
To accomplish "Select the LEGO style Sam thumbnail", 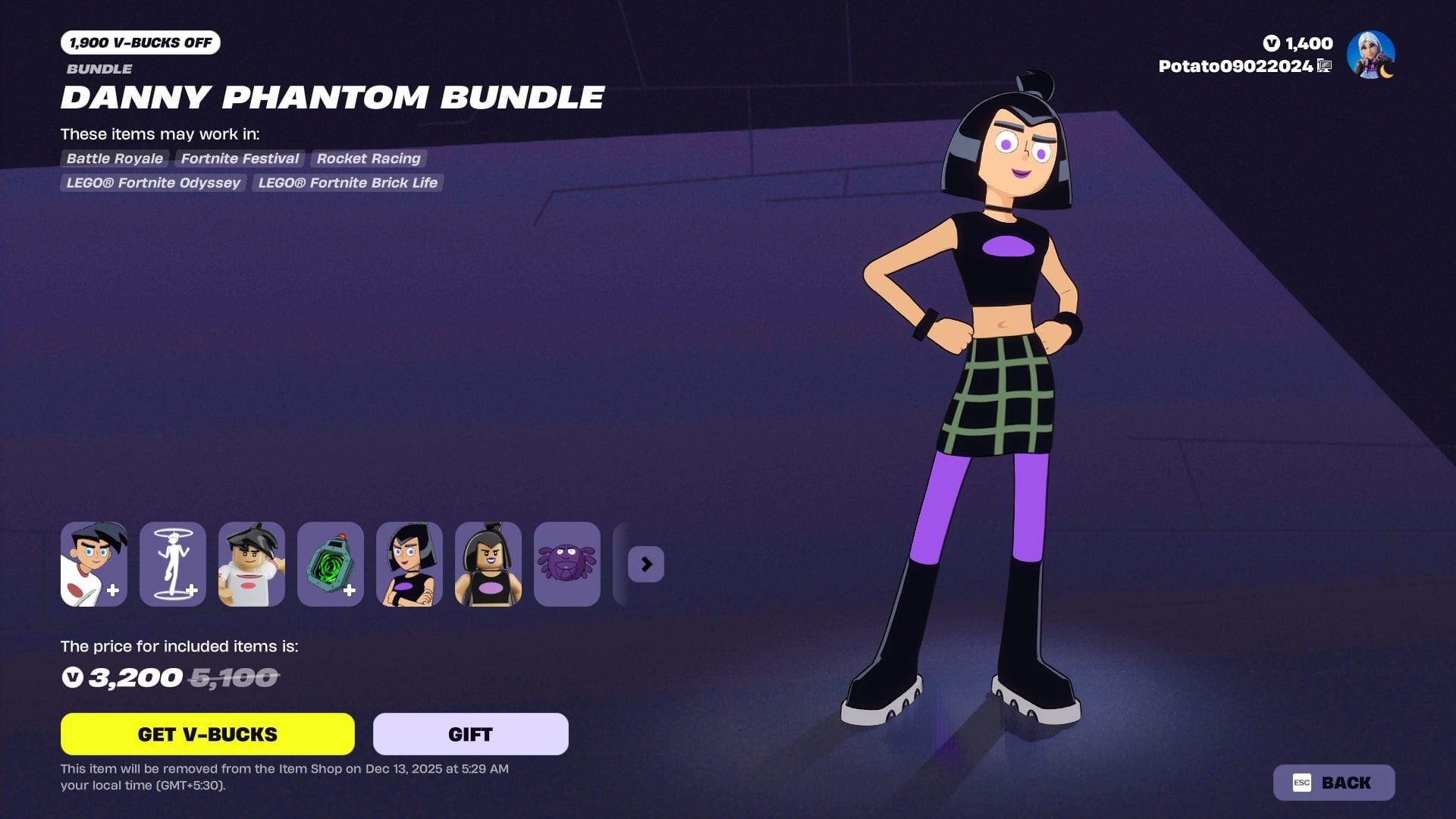I will pos(488,564).
